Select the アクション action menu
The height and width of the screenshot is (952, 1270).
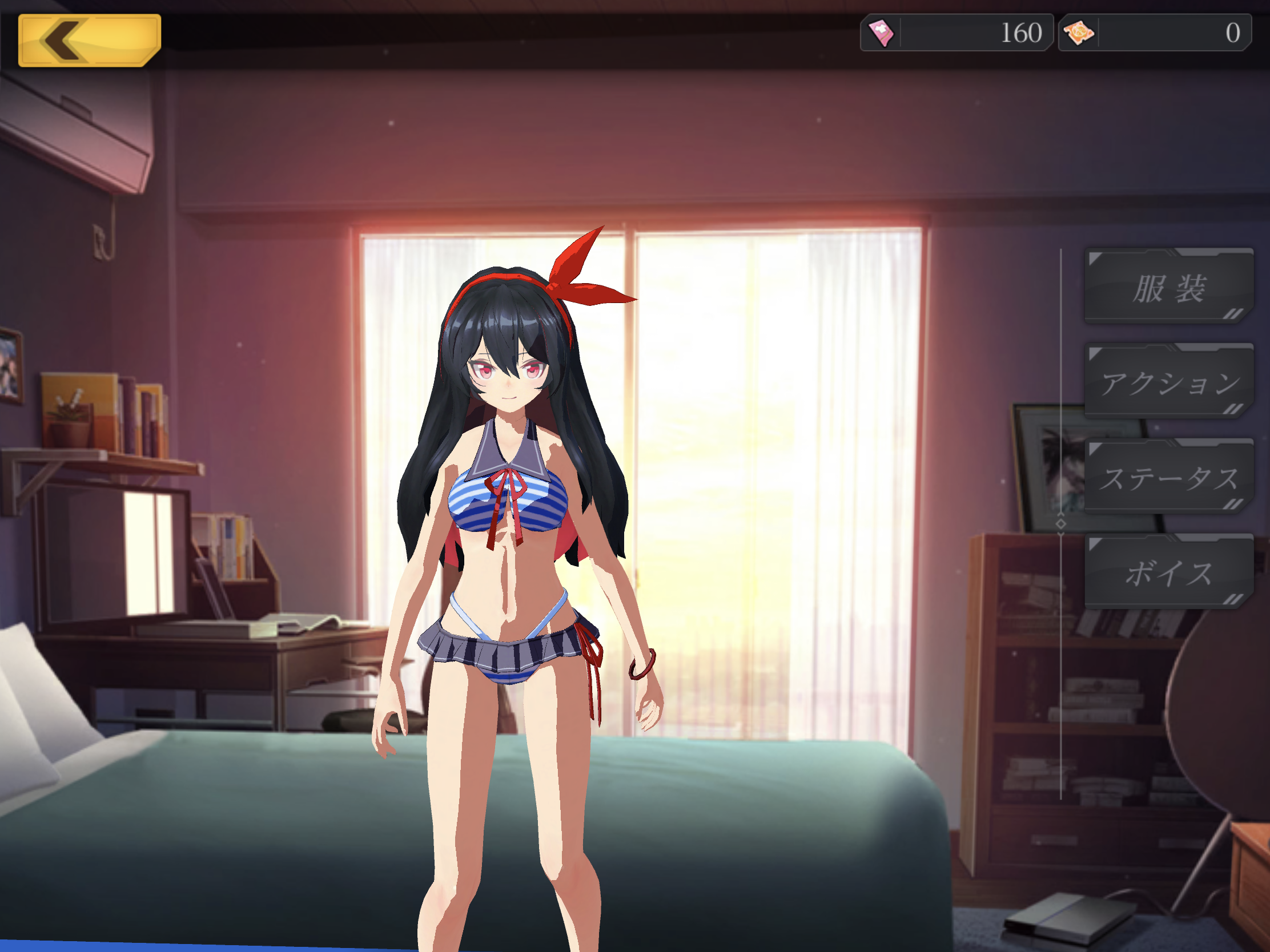(1168, 382)
